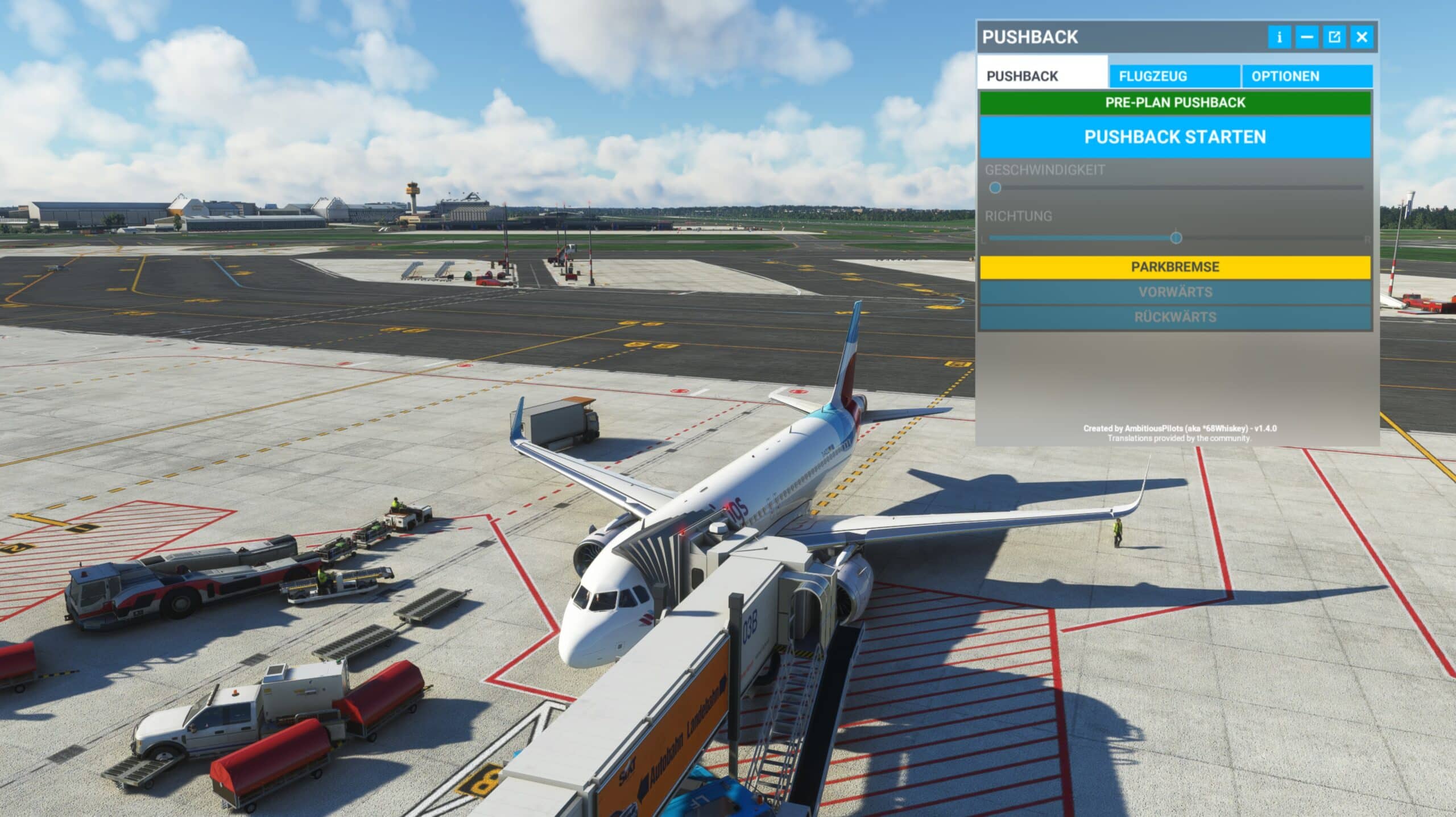This screenshot has height=817, width=1456.
Task: Click the green Pre-Plan Pushback button
Action: coord(1175,103)
